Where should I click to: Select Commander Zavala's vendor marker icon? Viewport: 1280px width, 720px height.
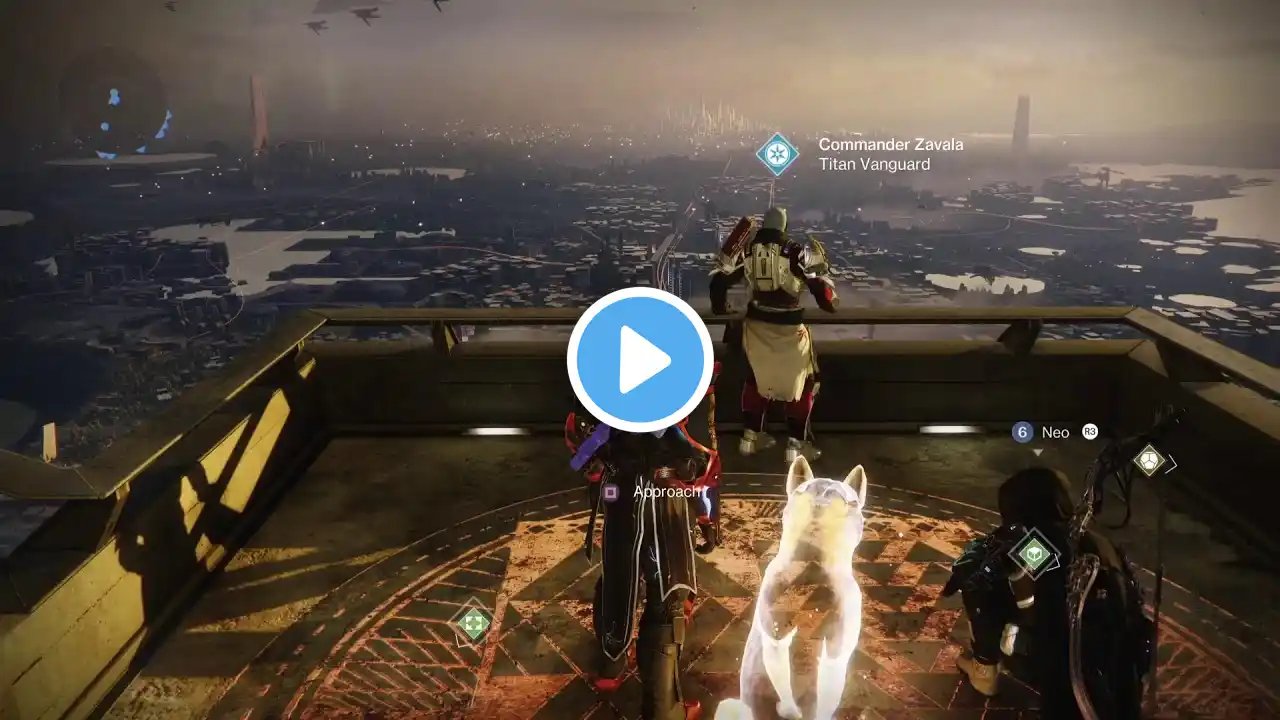[x=777, y=154]
